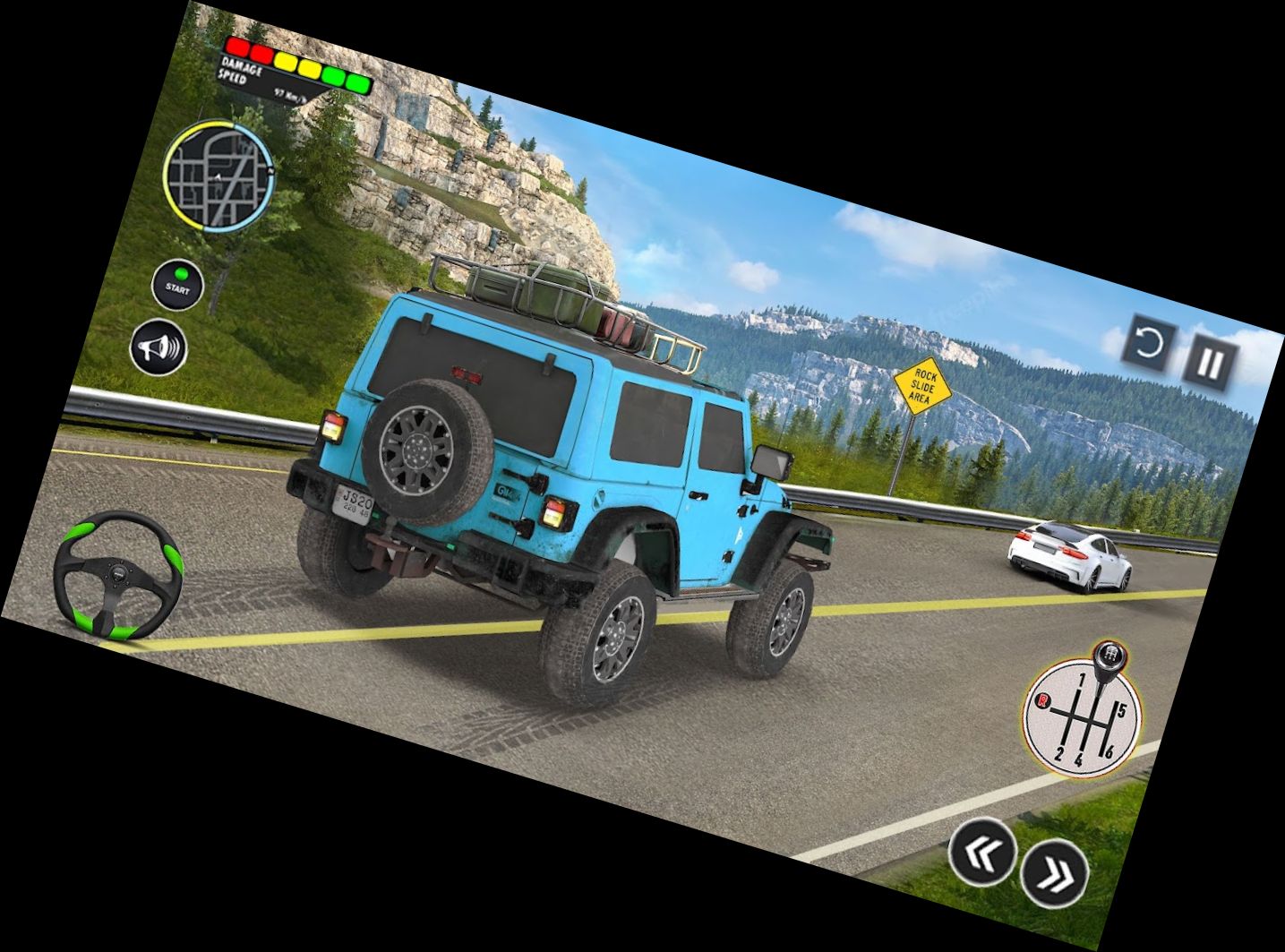
Task: Tap the gear knob atop the shifter dial
Action: coord(1109,654)
